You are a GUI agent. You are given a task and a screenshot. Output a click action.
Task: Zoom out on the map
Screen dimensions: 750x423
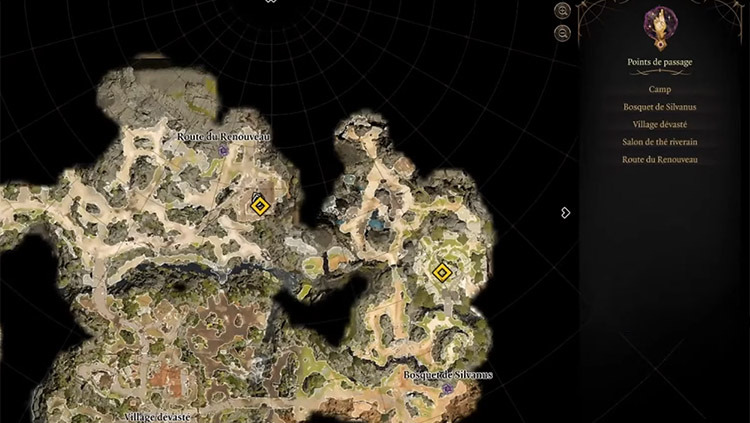pos(563,33)
